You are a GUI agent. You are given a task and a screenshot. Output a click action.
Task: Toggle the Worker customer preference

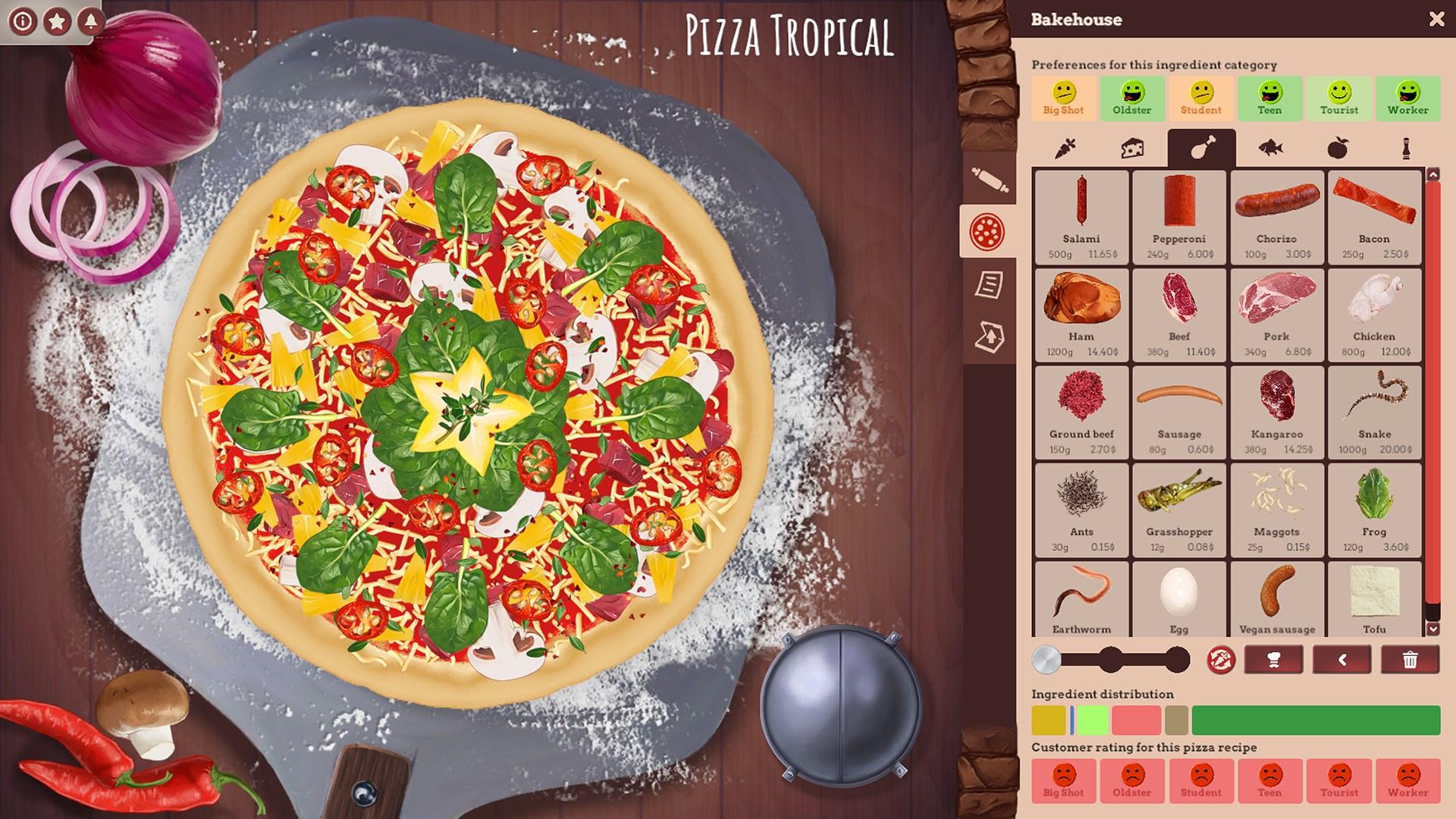1408,97
